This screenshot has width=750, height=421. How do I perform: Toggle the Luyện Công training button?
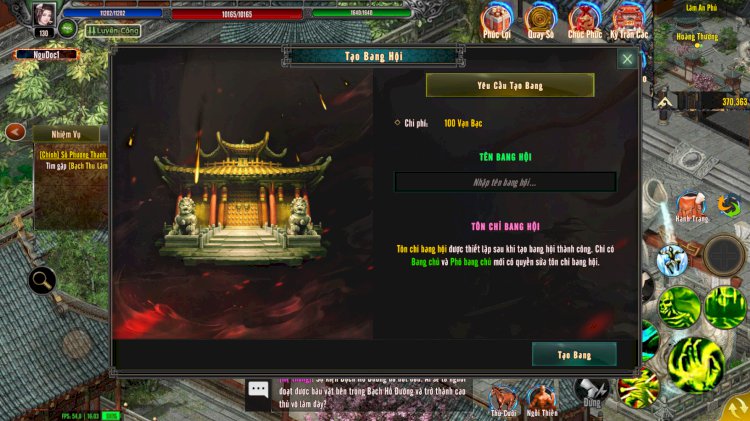[112, 31]
